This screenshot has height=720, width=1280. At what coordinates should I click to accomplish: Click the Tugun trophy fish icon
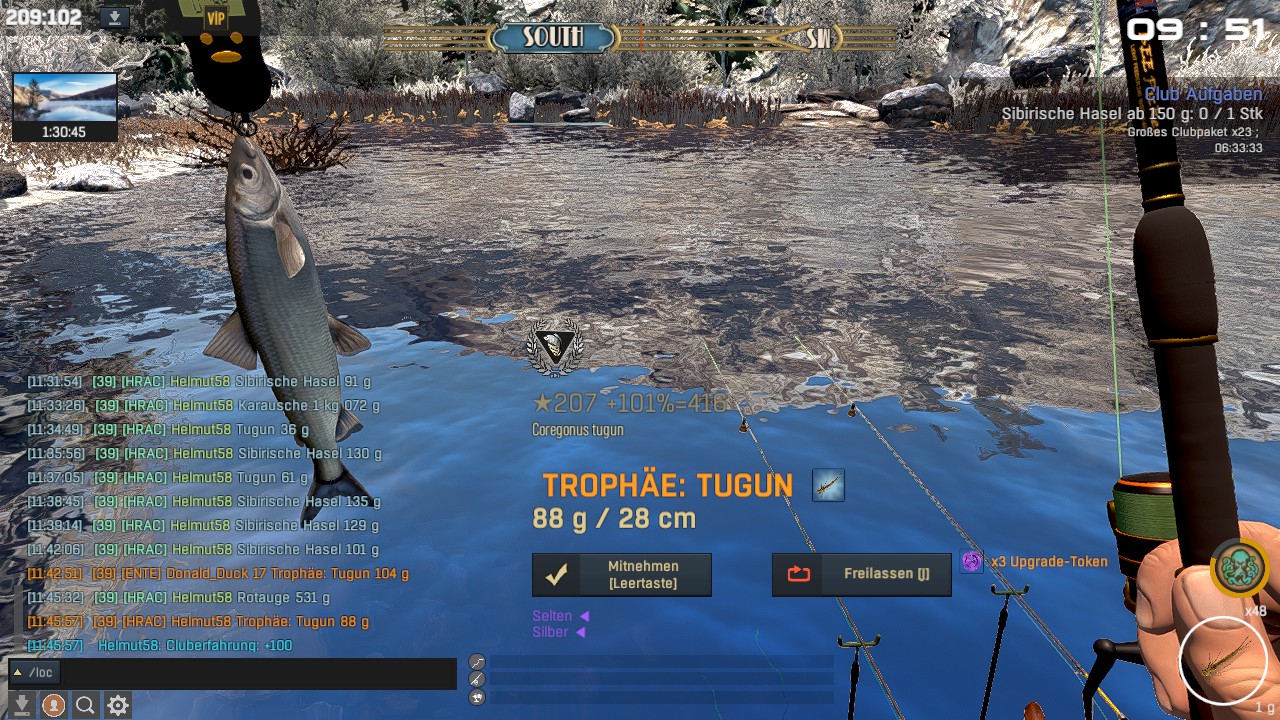tap(828, 486)
